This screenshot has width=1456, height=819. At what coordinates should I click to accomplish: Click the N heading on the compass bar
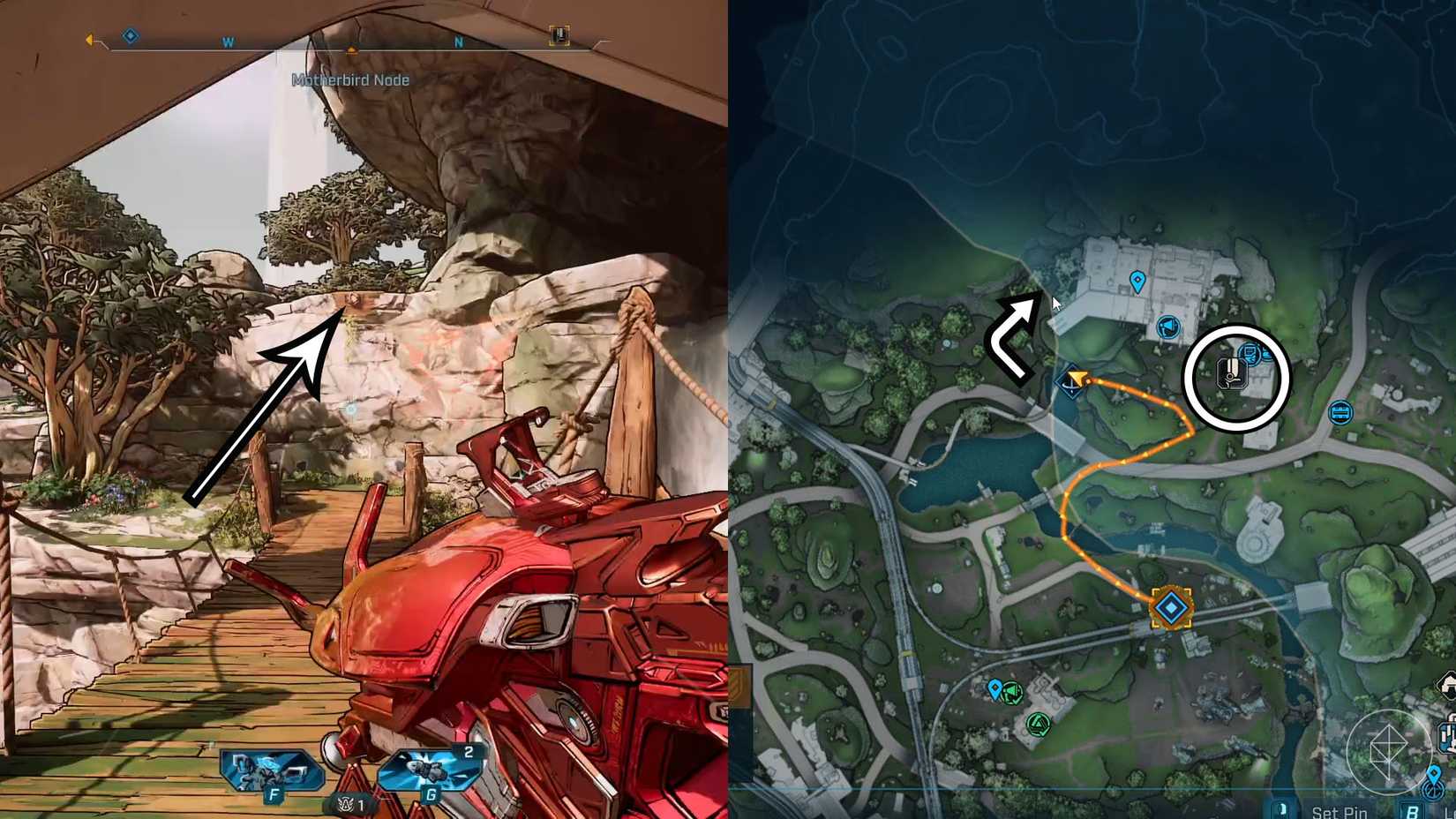pos(457,41)
